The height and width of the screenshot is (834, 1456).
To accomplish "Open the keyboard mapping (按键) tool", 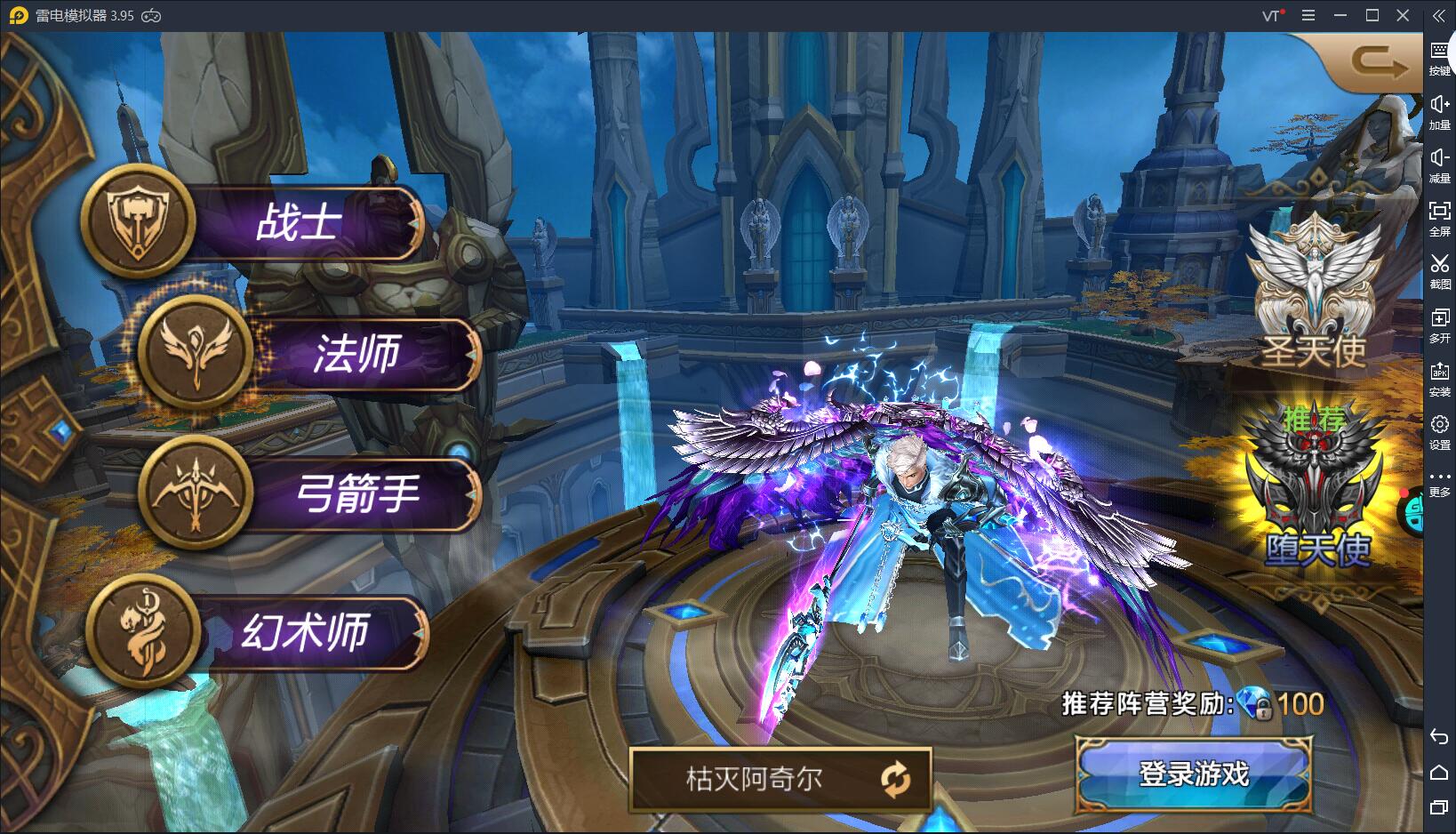I will coord(1442,53).
